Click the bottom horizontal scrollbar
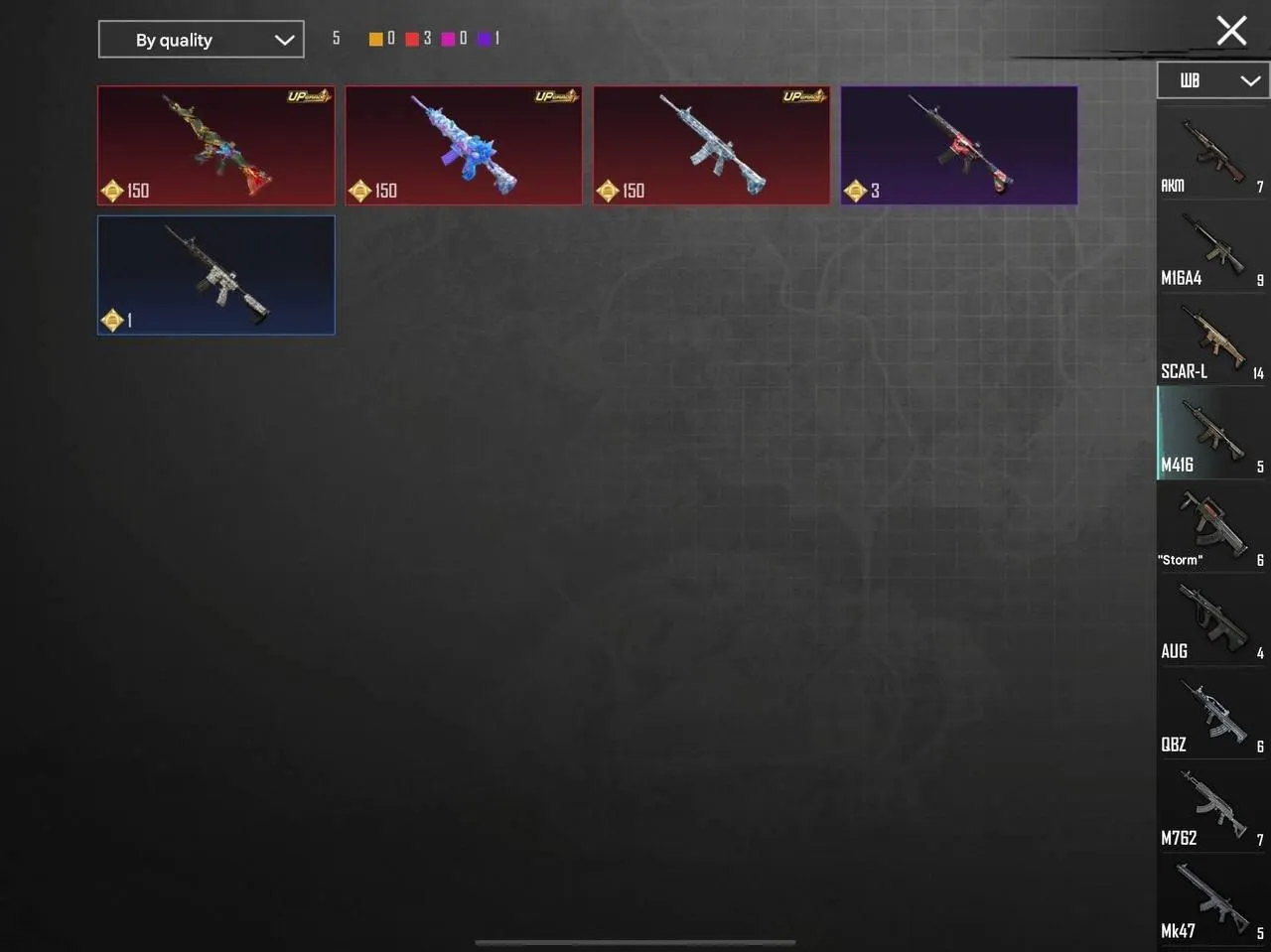This screenshot has height=952, width=1271. click(x=635, y=942)
